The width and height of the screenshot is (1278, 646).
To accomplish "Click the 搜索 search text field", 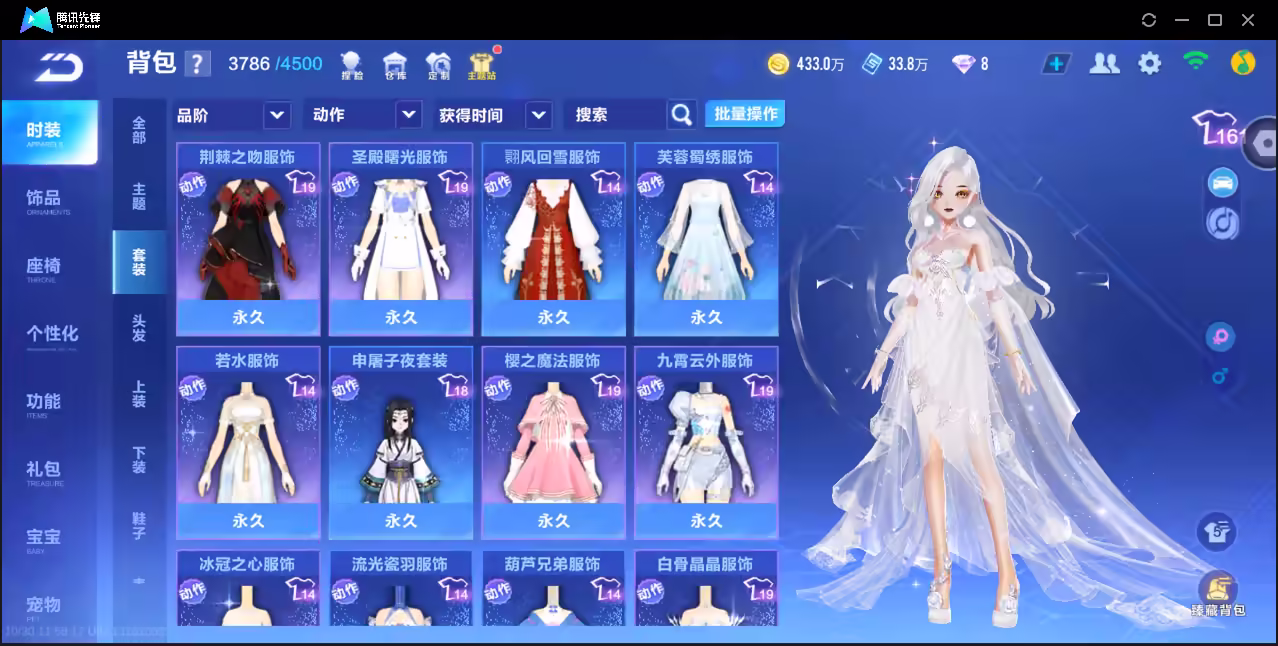I will pyautogui.click(x=614, y=115).
